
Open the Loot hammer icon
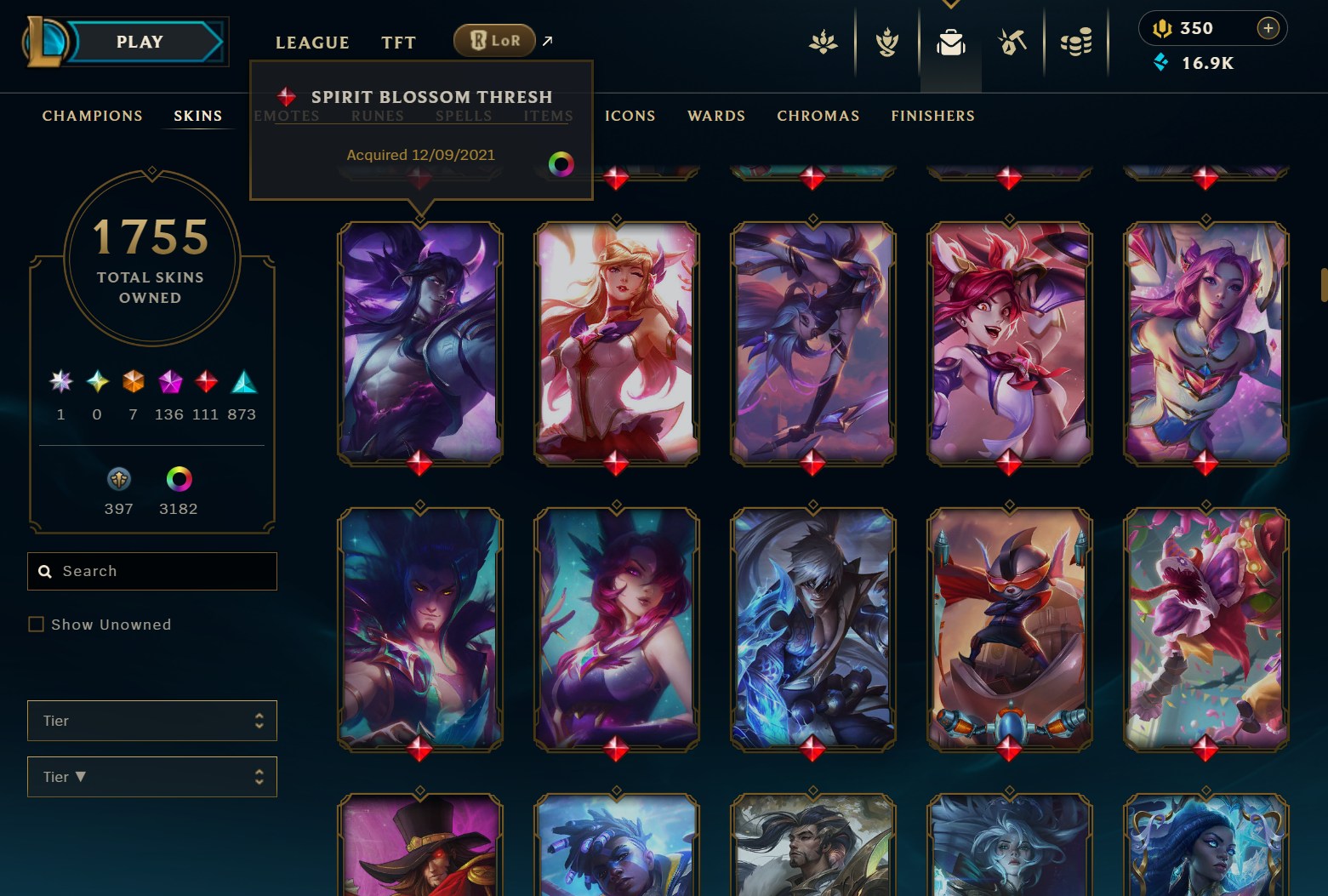click(1012, 42)
